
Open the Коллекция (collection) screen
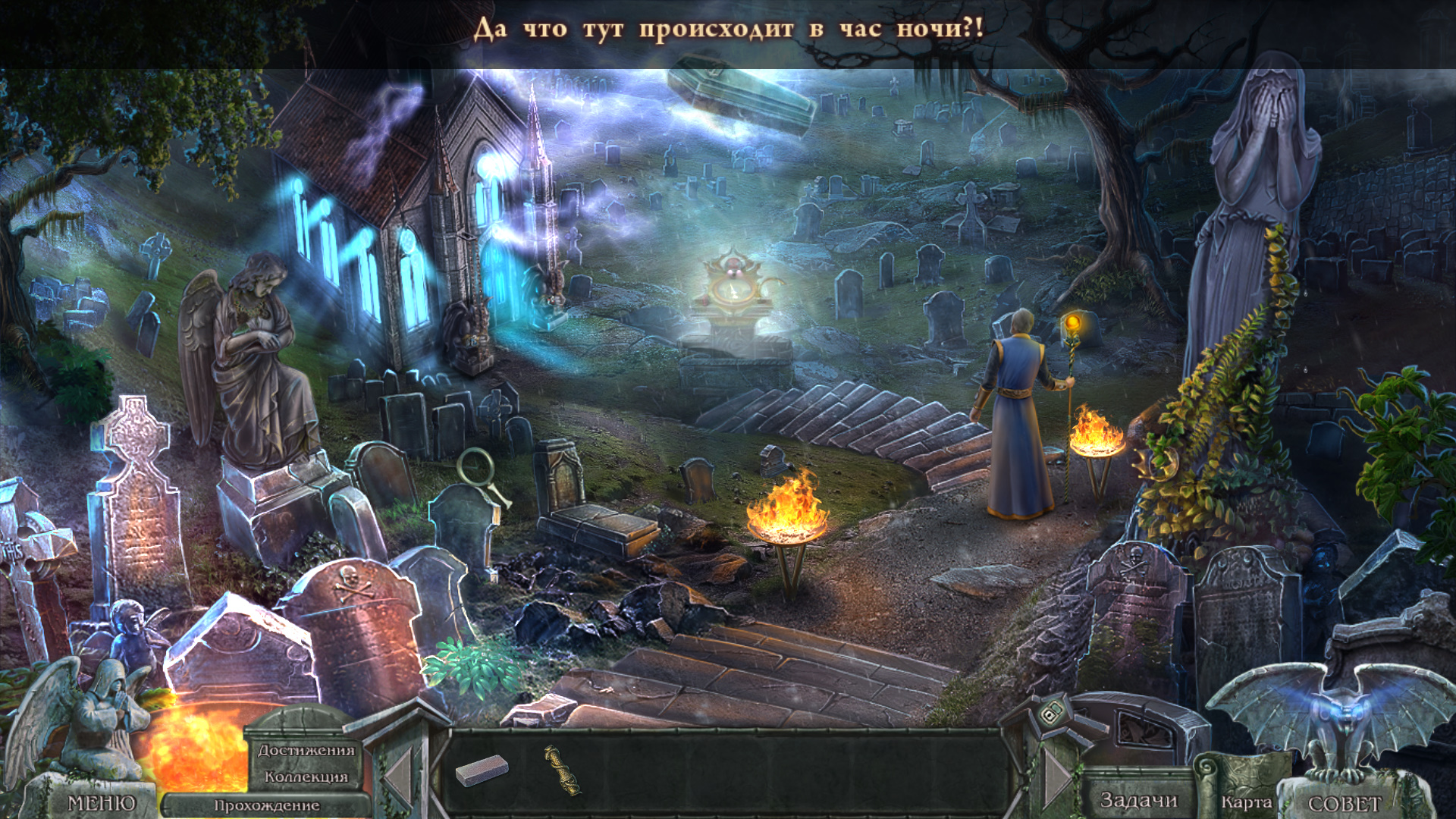[306, 777]
